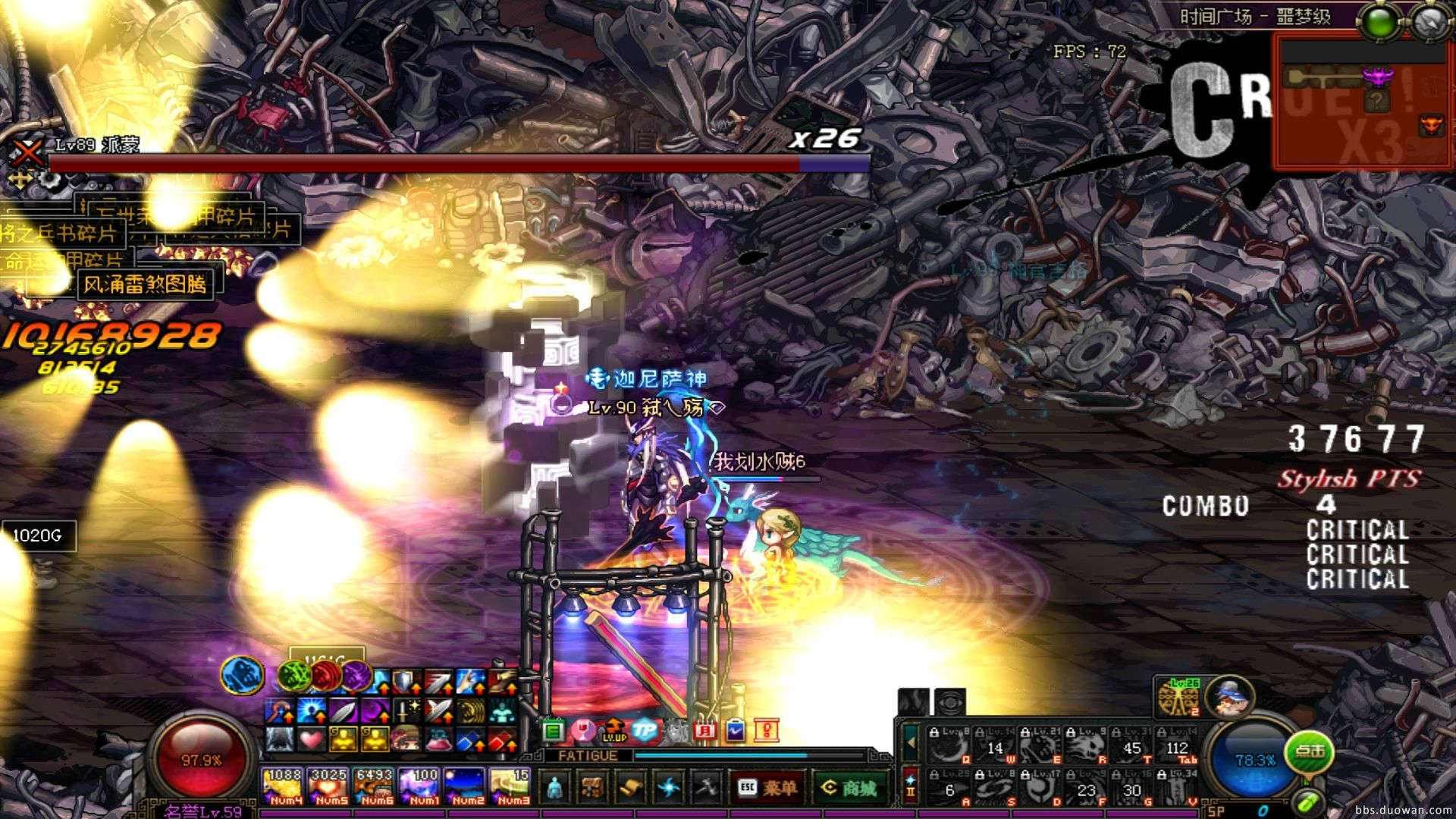Screen dimensions: 1456x819
Task: Click the green orb button above minimap
Action: (x=1381, y=23)
